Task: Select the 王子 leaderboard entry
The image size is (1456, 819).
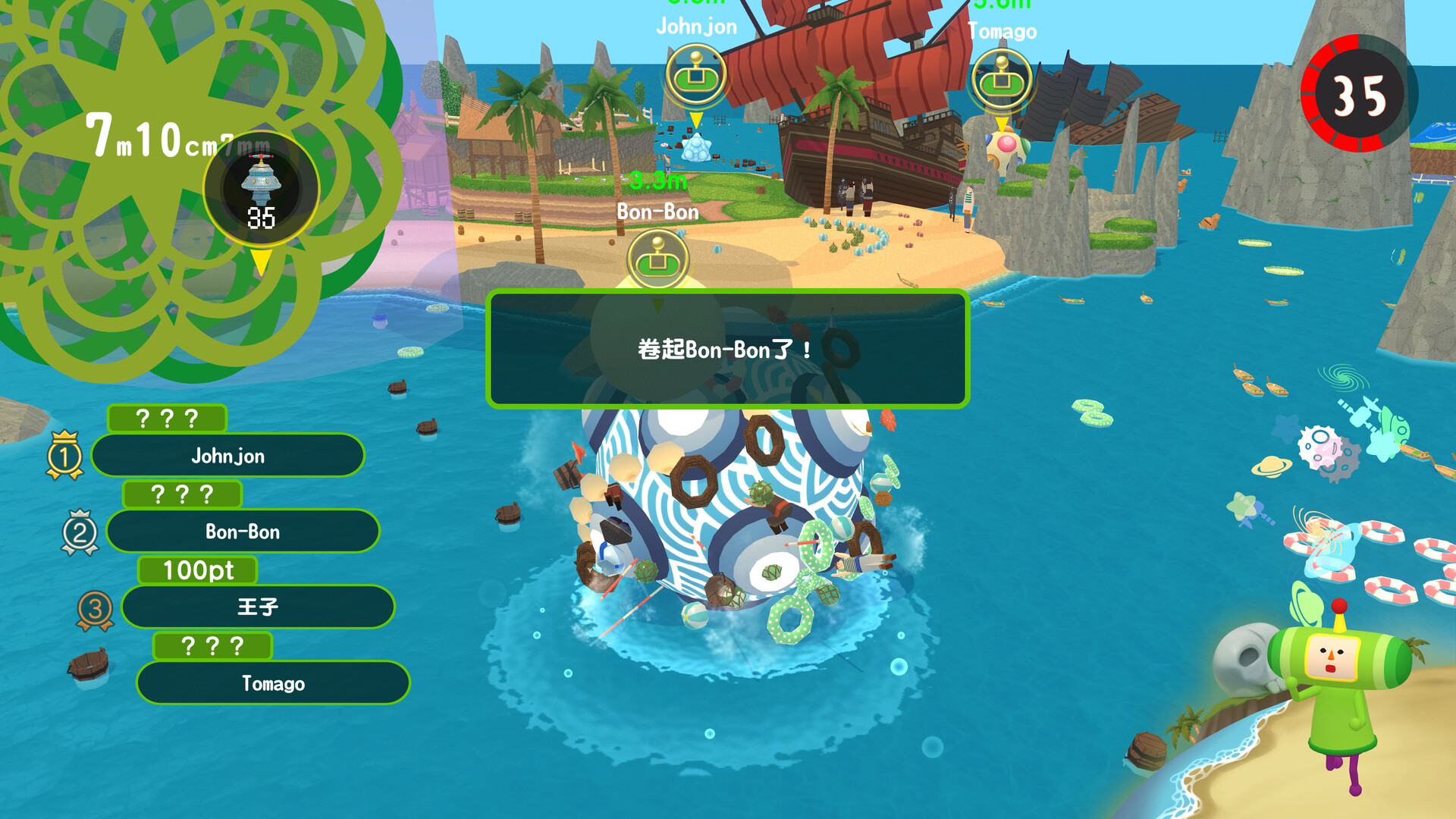Action: 258,607
